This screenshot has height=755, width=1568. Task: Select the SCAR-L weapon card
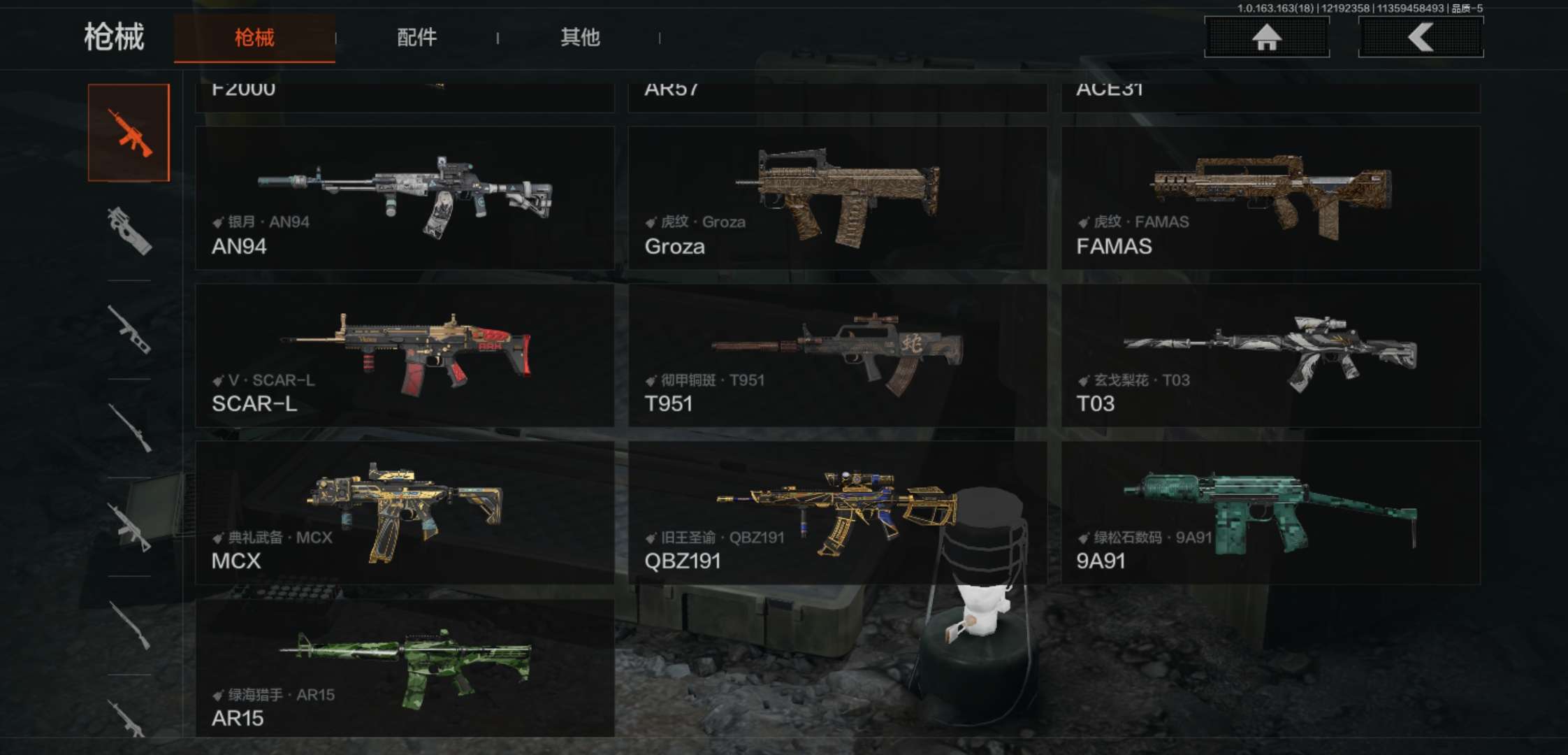(405, 356)
